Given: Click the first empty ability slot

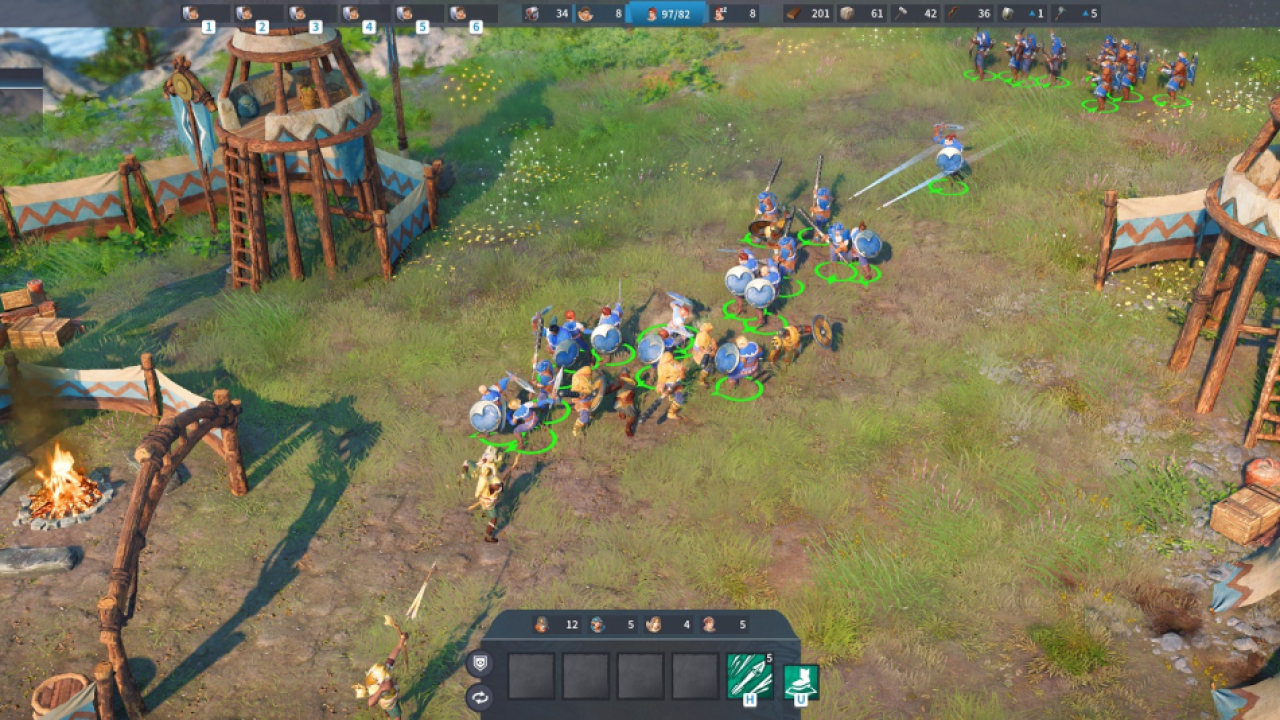Looking at the screenshot, I should click(532, 676).
